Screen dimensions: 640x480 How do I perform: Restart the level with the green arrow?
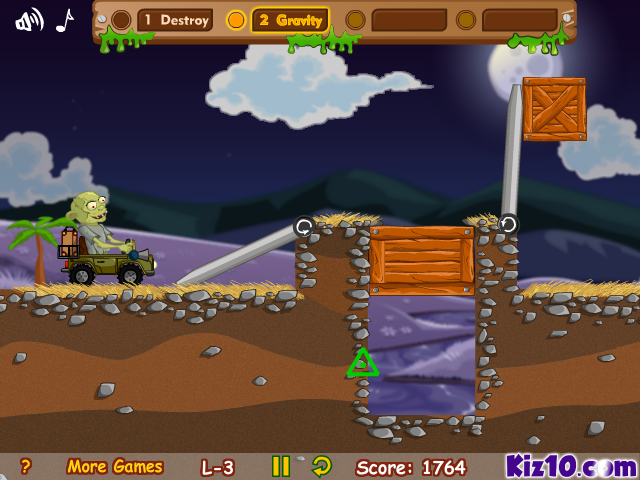[321, 466]
